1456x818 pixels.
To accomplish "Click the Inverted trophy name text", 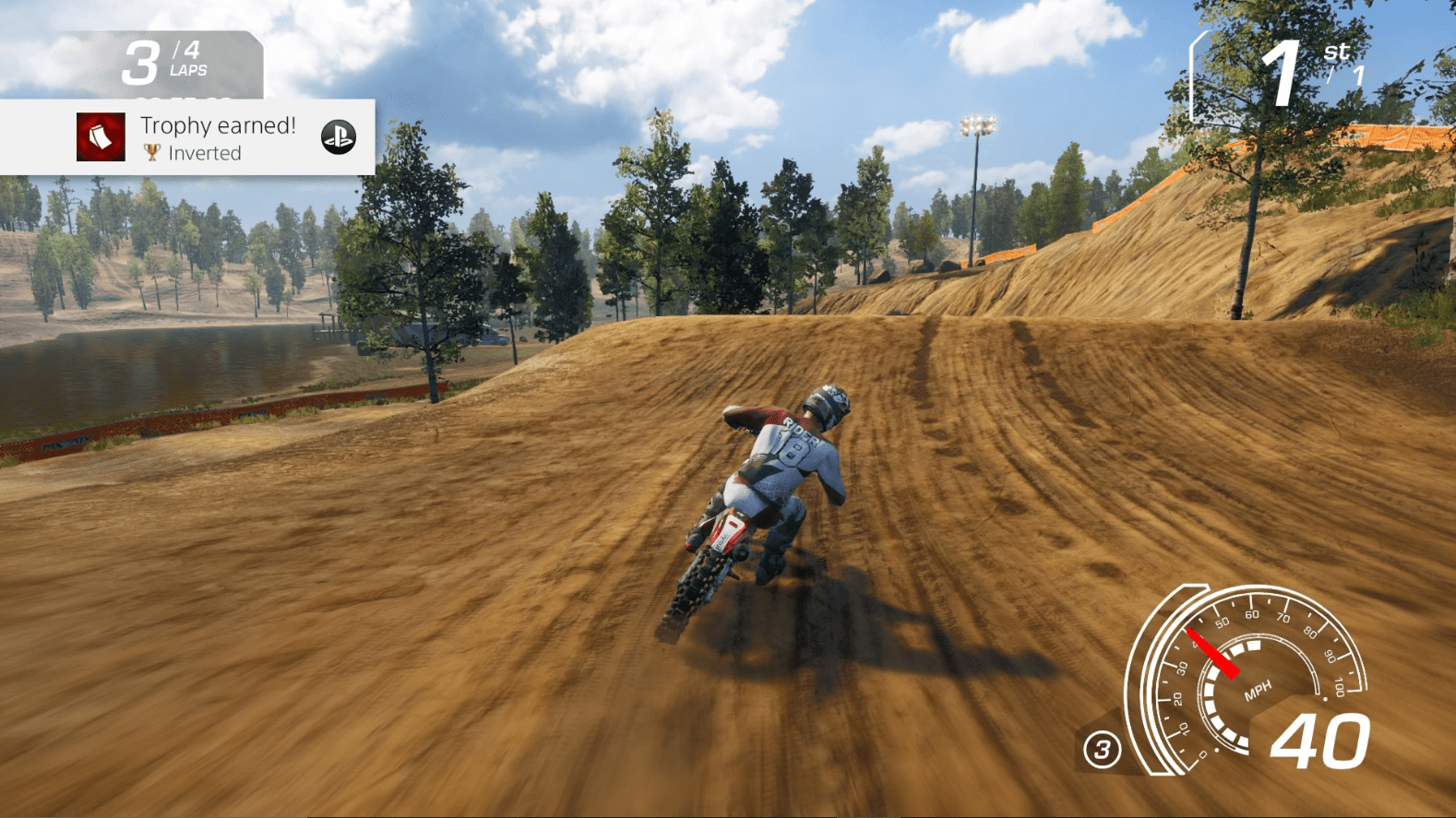I will (205, 153).
